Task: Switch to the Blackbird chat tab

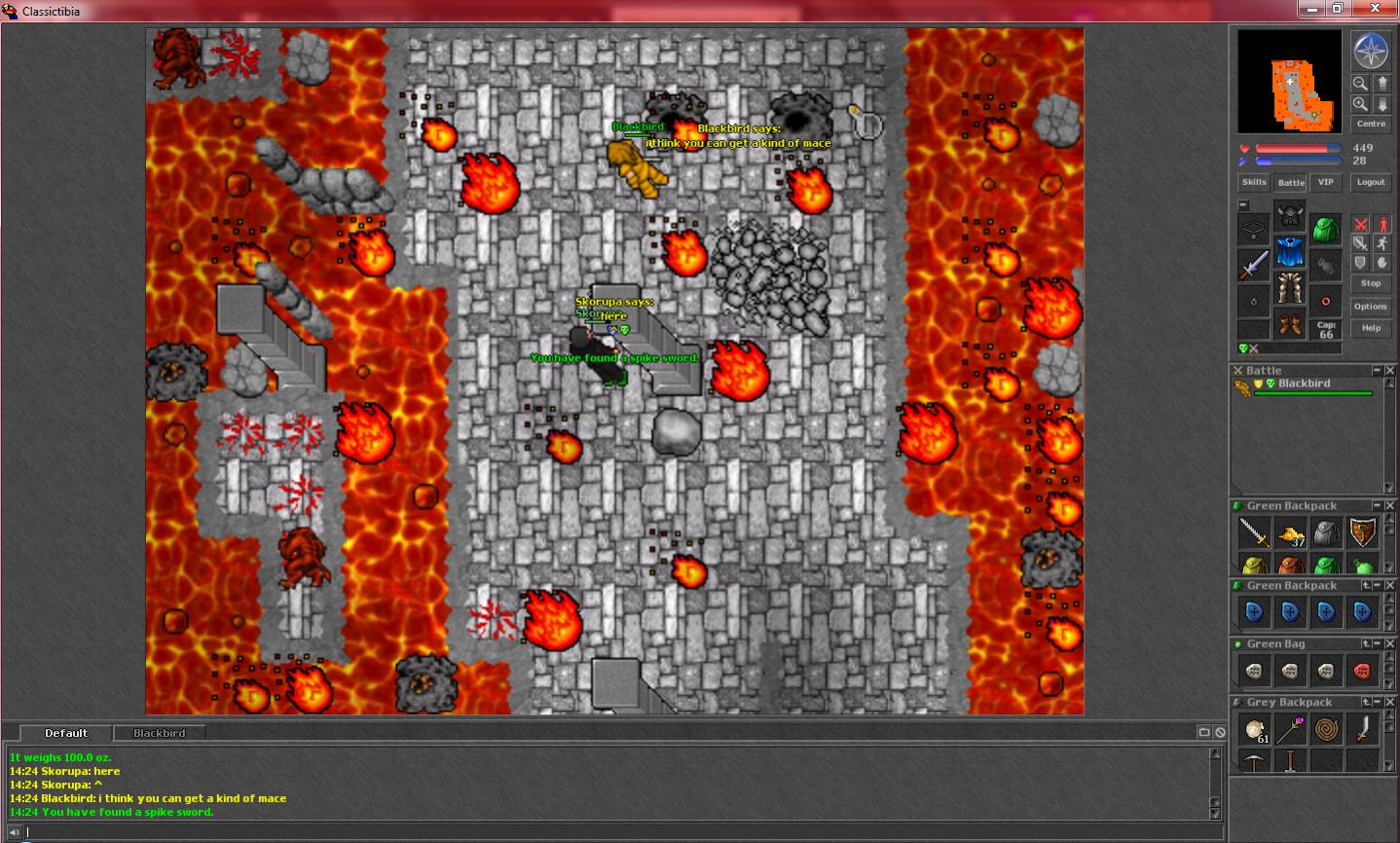Action: tap(160, 733)
